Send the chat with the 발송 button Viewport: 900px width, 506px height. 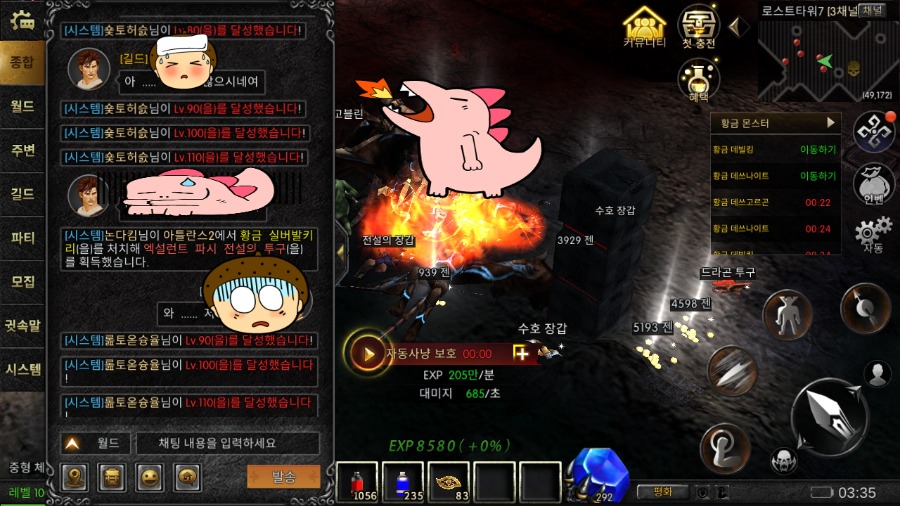click(283, 476)
